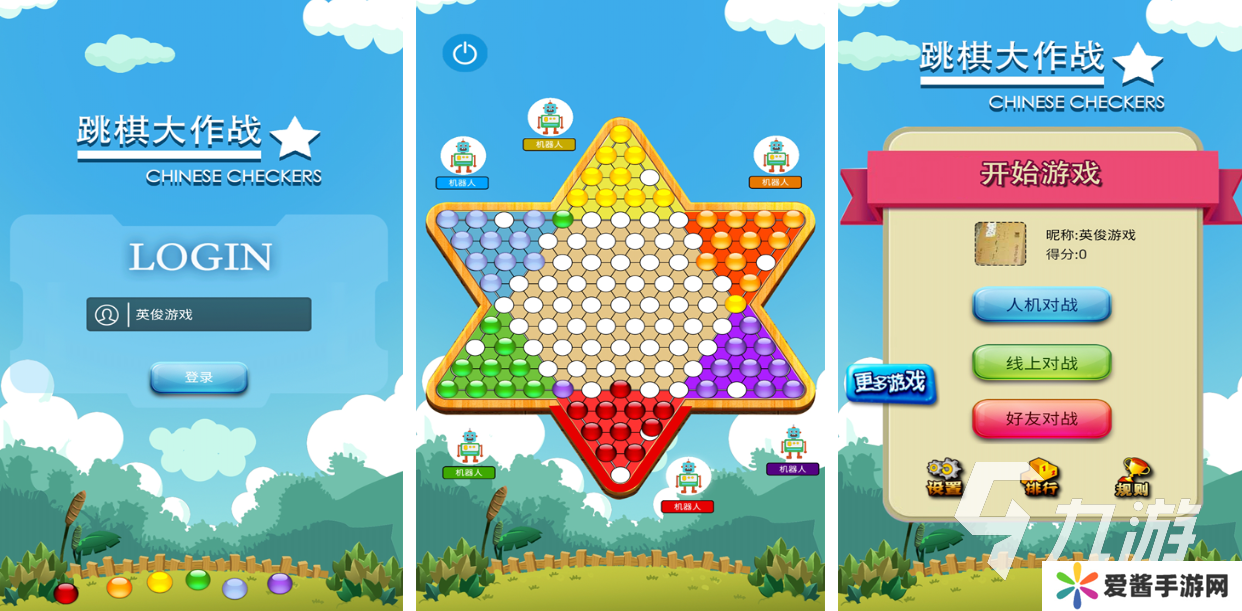Select the yellow robot player avatar
Screen dimensions: 1242x611
(550, 118)
